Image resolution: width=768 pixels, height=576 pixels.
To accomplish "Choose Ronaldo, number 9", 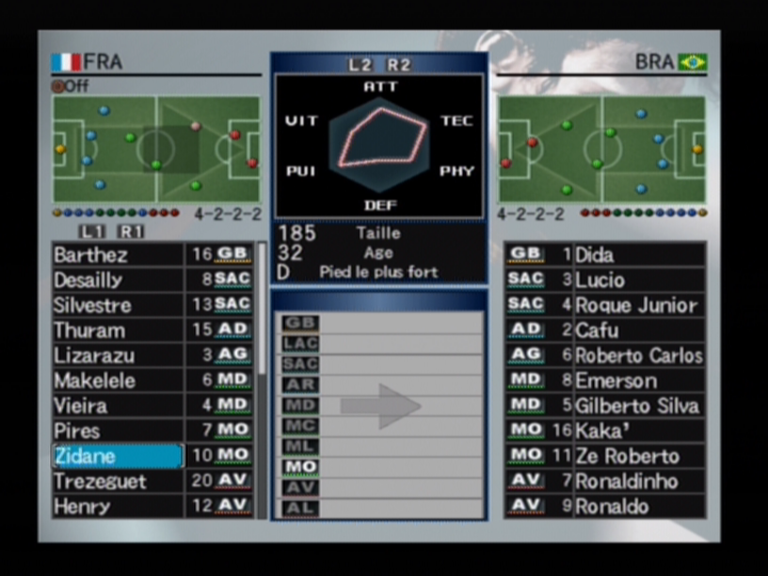I will point(638,506).
